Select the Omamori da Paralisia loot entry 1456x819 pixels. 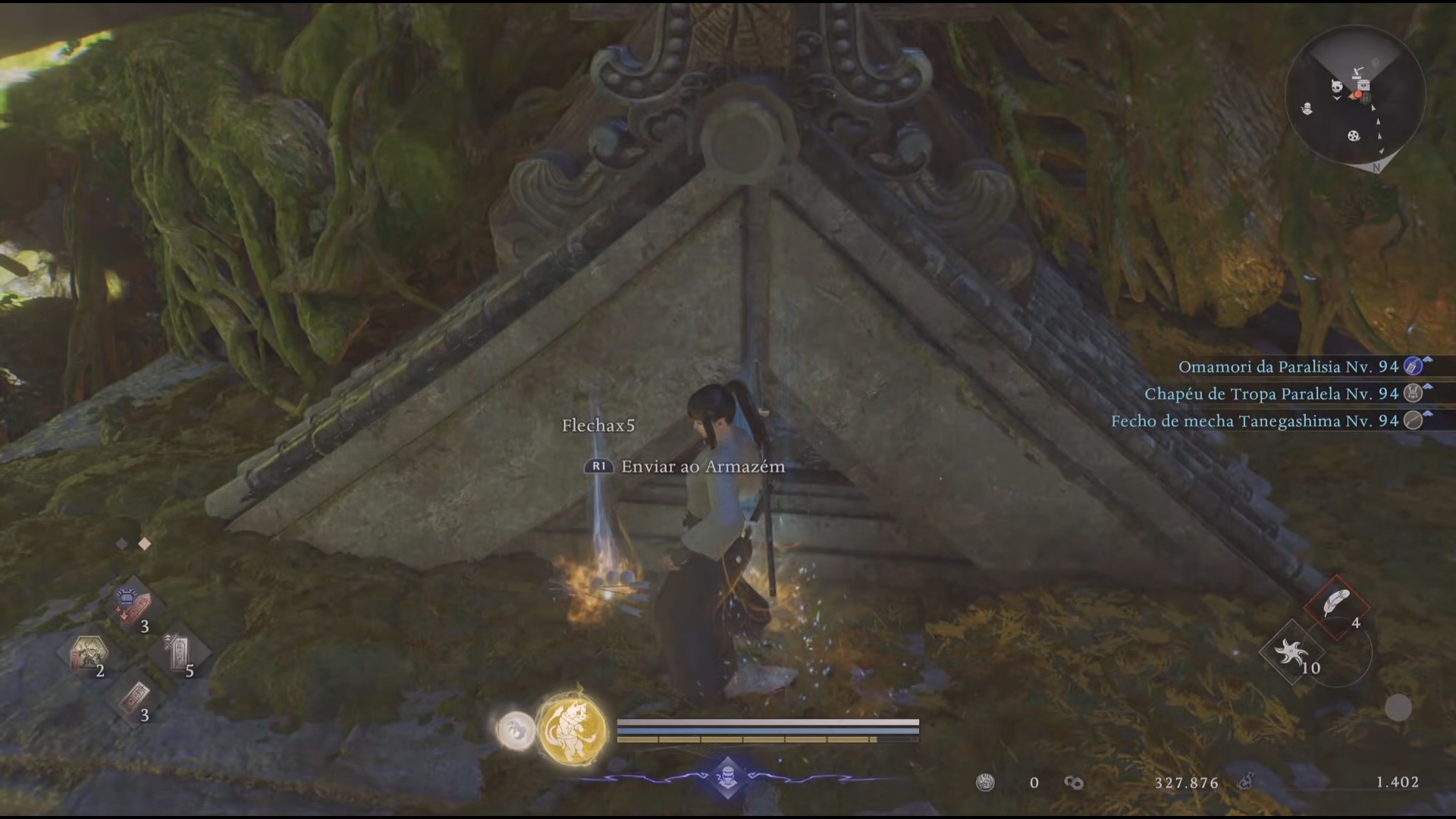tap(1288, 367)
